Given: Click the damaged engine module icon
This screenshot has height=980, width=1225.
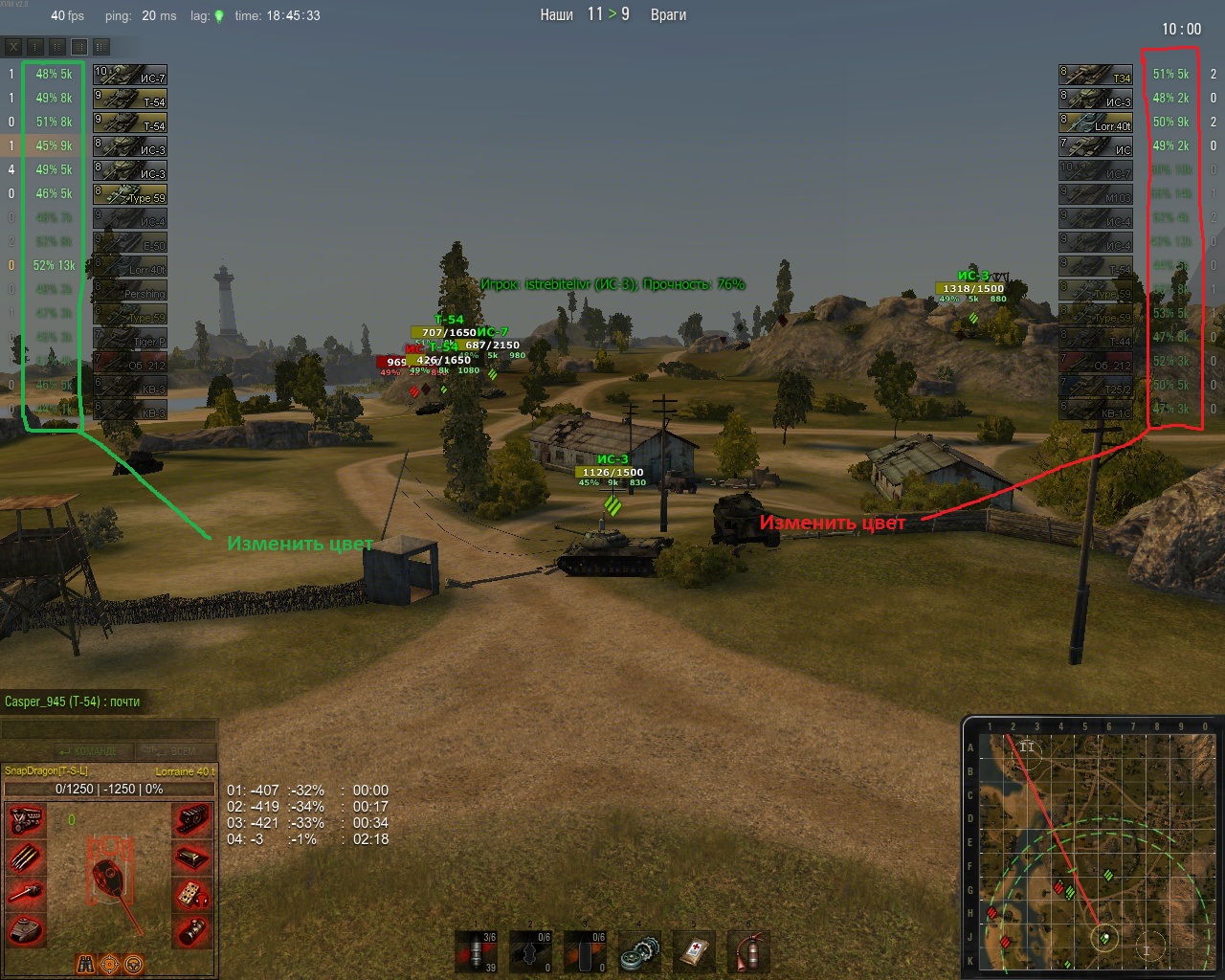Looking at the screenshot, I should click(27, 820).
